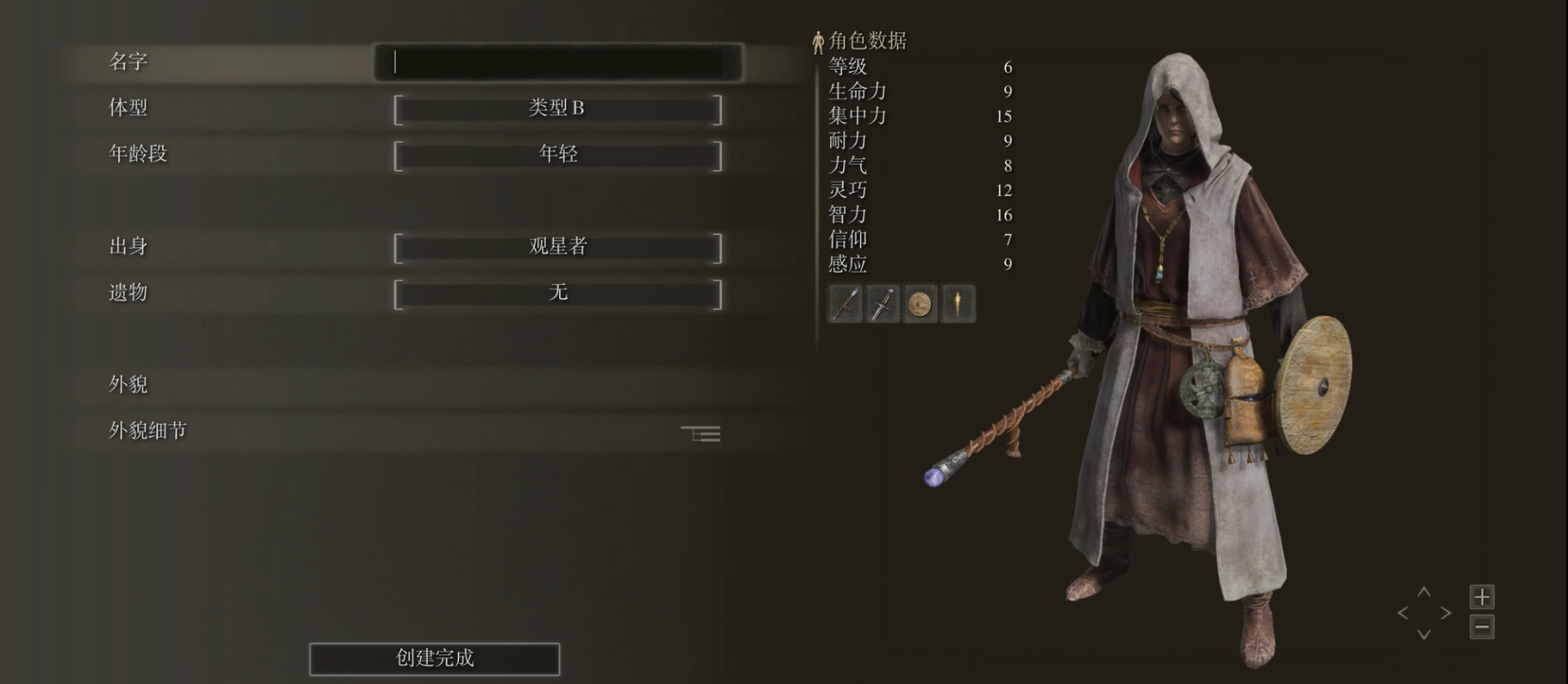Zoom out with the minus magnifier button
The image size is (1568, 684).
(1482, 626)
